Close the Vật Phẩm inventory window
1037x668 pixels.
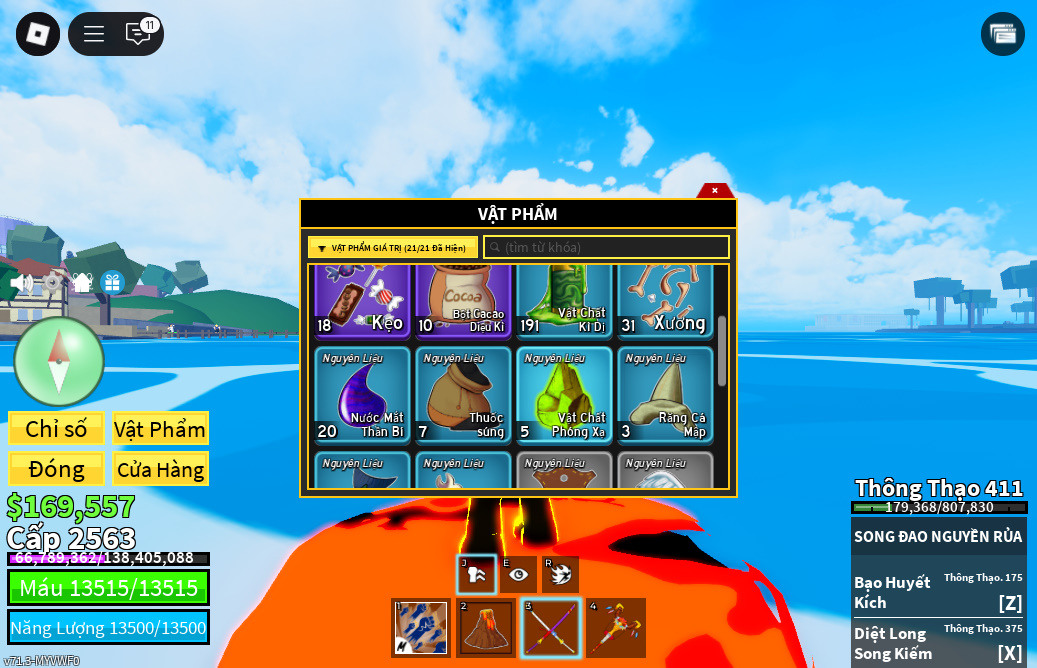[x=714, y=190]
